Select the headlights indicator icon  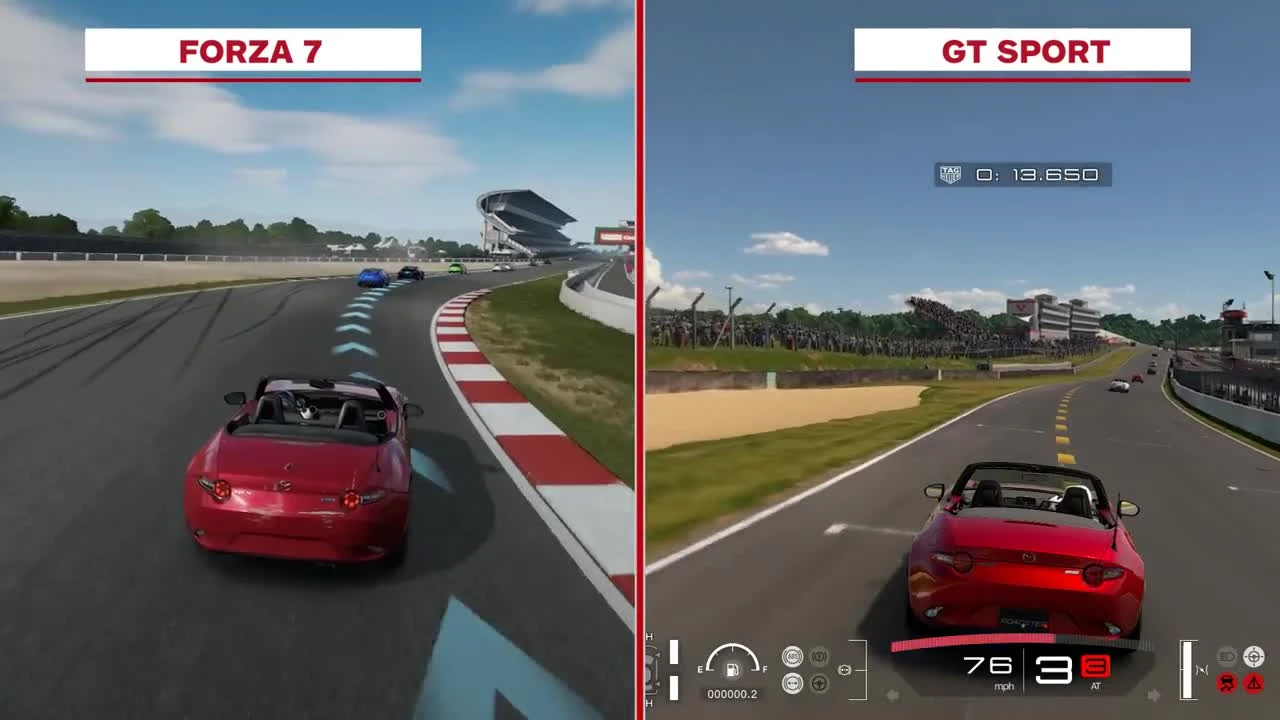tap(1226, 656)
